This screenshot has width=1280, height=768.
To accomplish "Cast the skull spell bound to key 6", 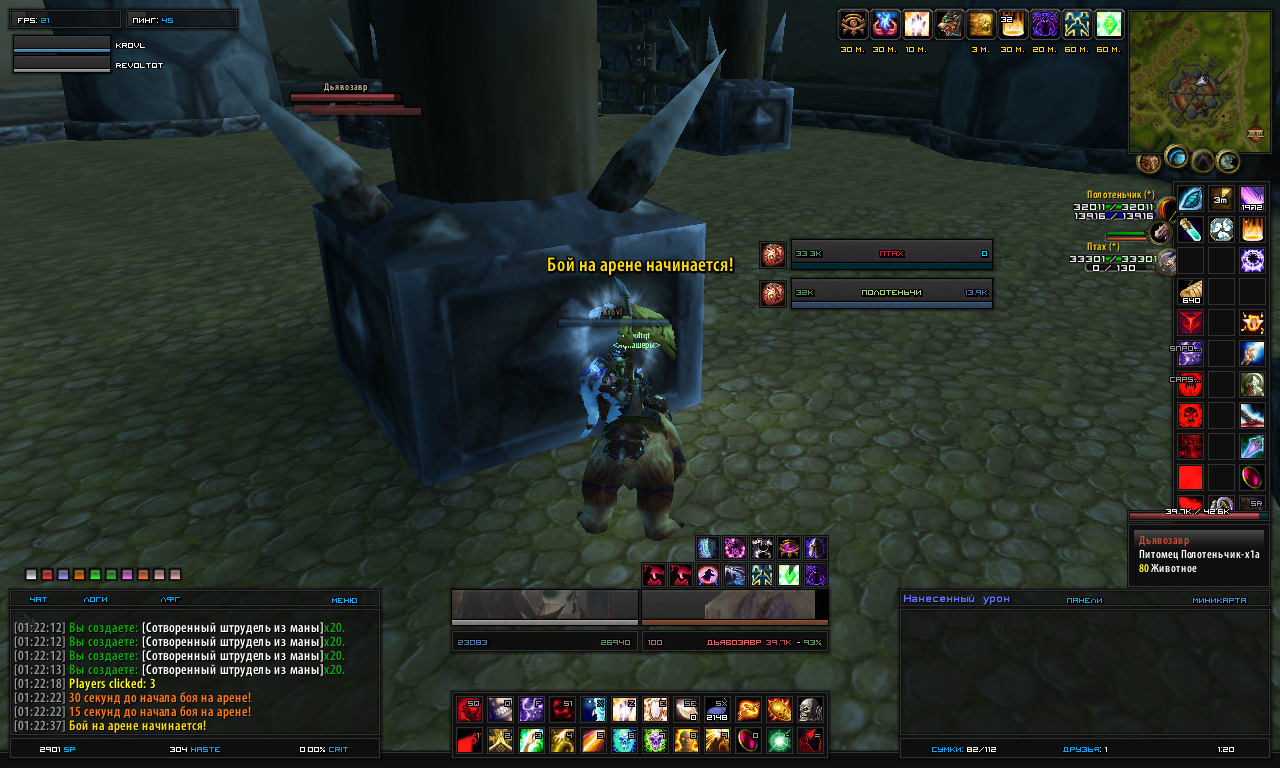I will click(625, 741).
